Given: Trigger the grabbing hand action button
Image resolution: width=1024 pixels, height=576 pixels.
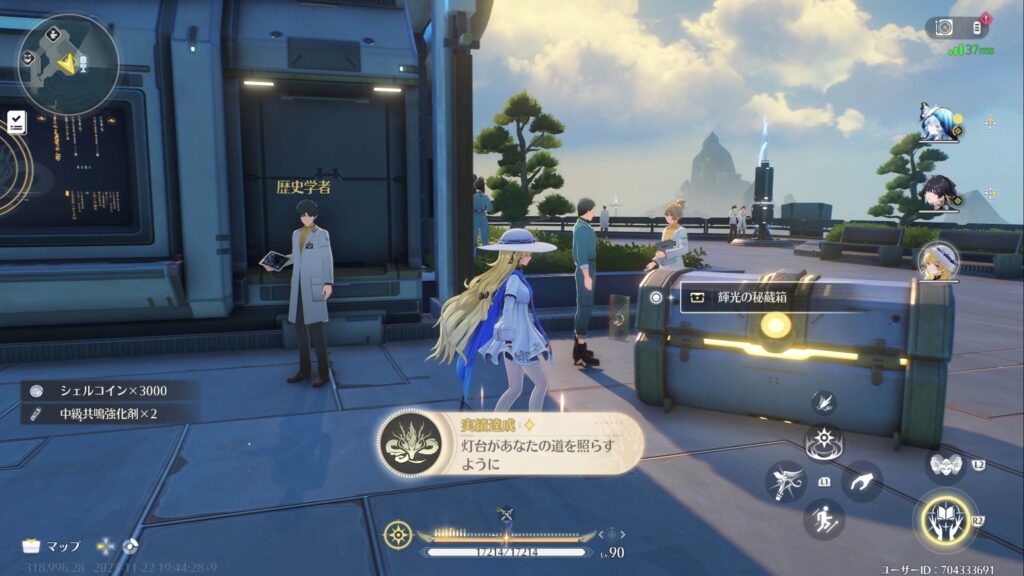Looking at the screenshot, I should pyautogui.click(x=860, y=483).
